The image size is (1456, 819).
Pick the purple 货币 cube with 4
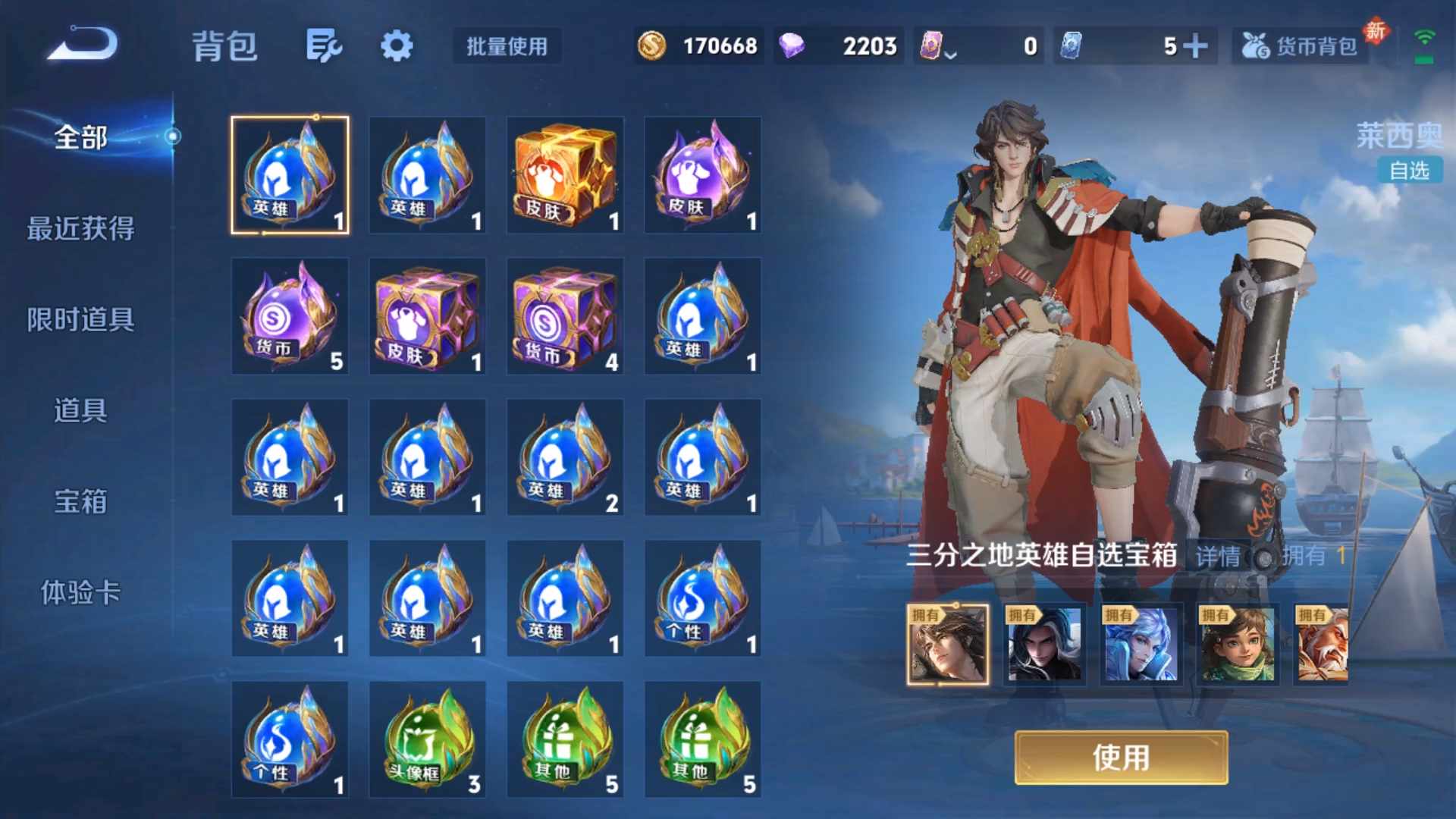click(x=565, y=316)
